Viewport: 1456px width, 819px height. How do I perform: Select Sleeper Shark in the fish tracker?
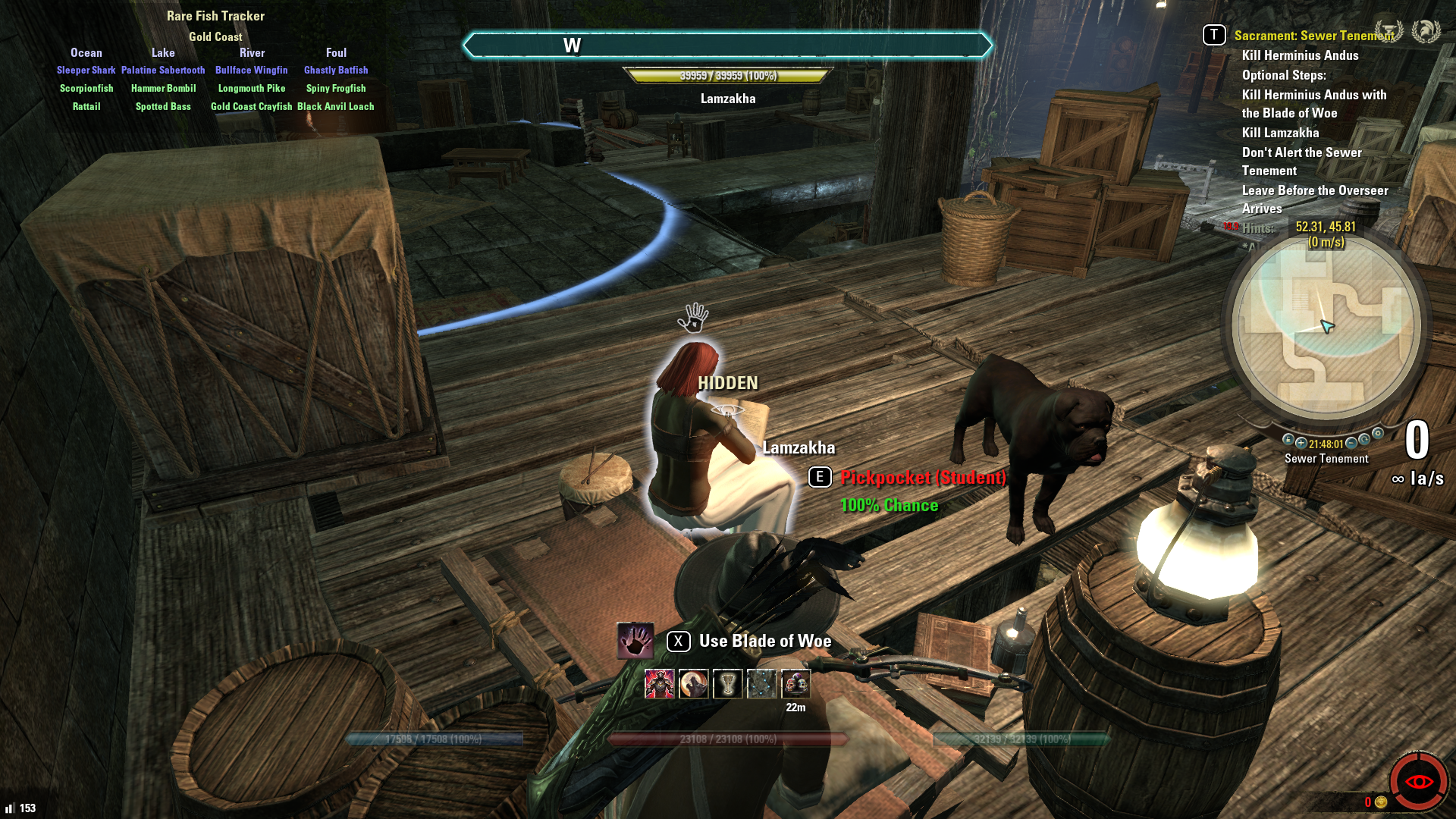[86, 71]
